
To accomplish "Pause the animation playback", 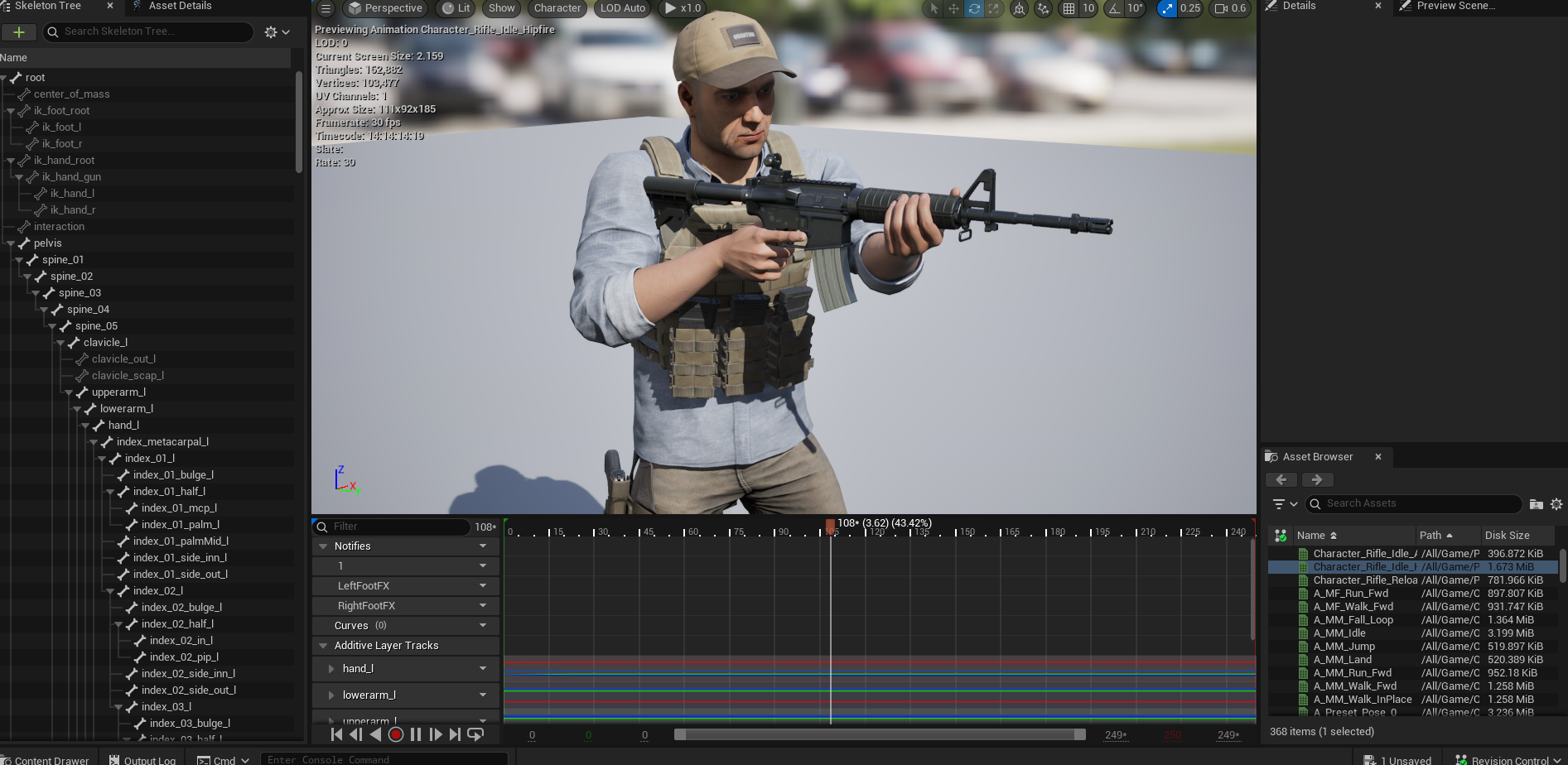I will point(416,734).
